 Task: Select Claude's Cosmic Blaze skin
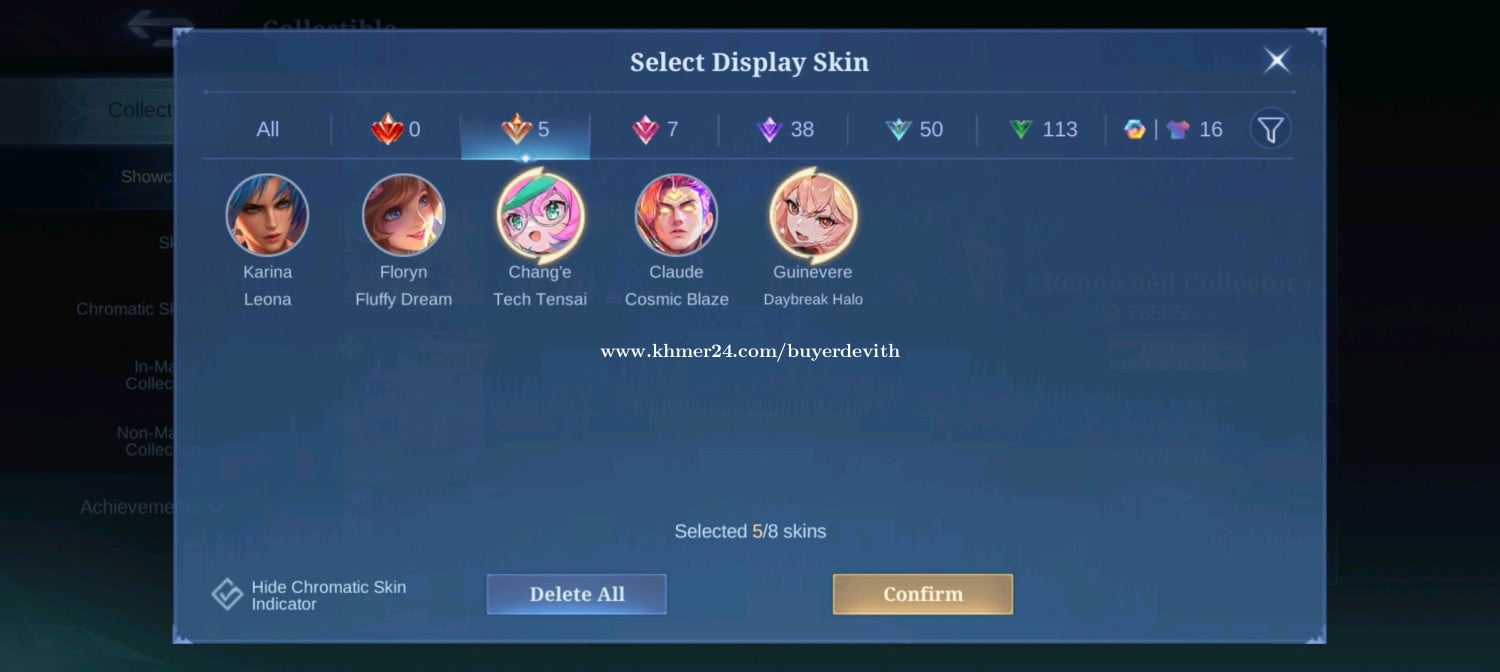676,215
